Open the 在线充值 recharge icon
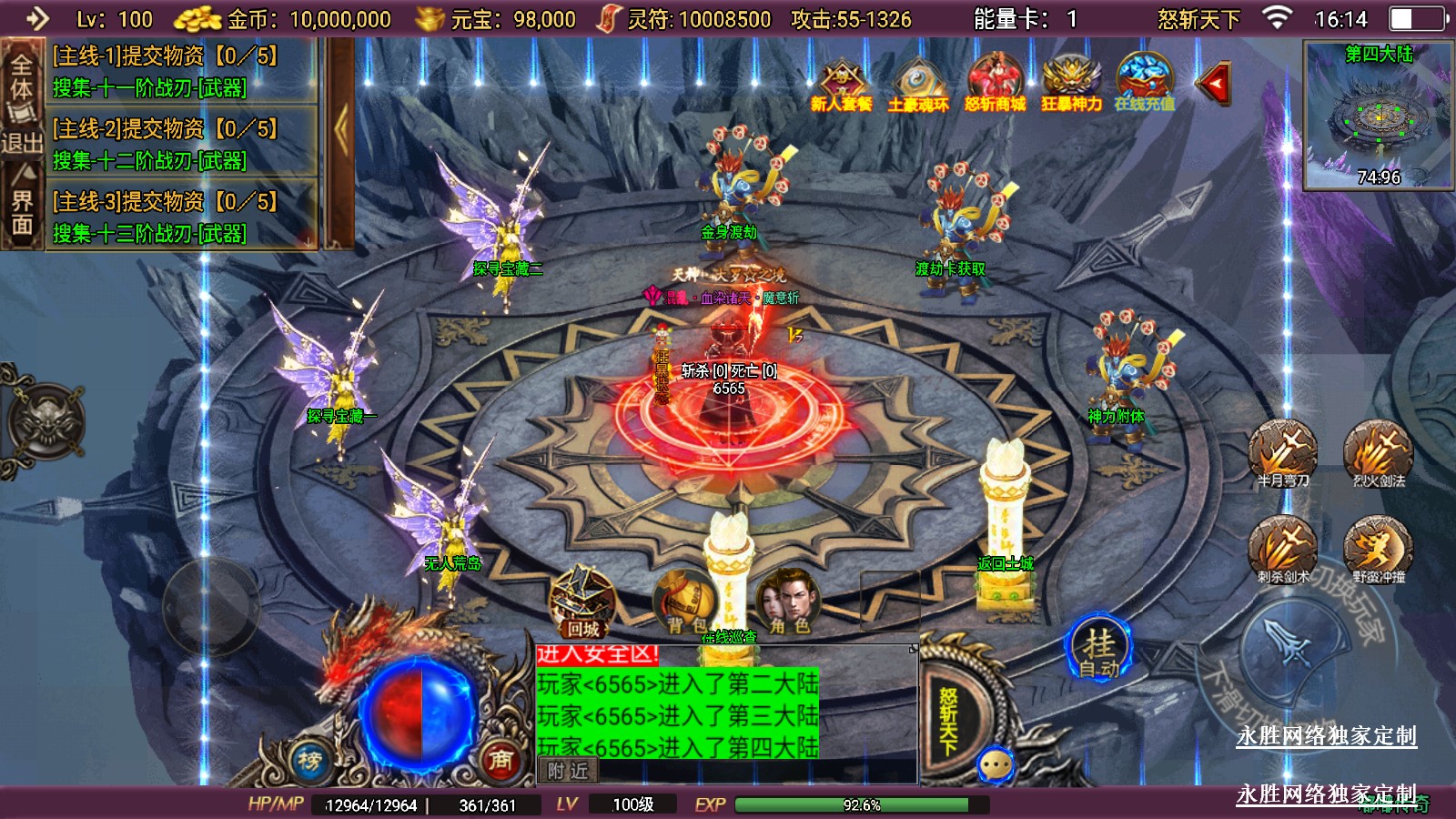The width and height of the screenshot is (1456, 819). pos(1145,83)
